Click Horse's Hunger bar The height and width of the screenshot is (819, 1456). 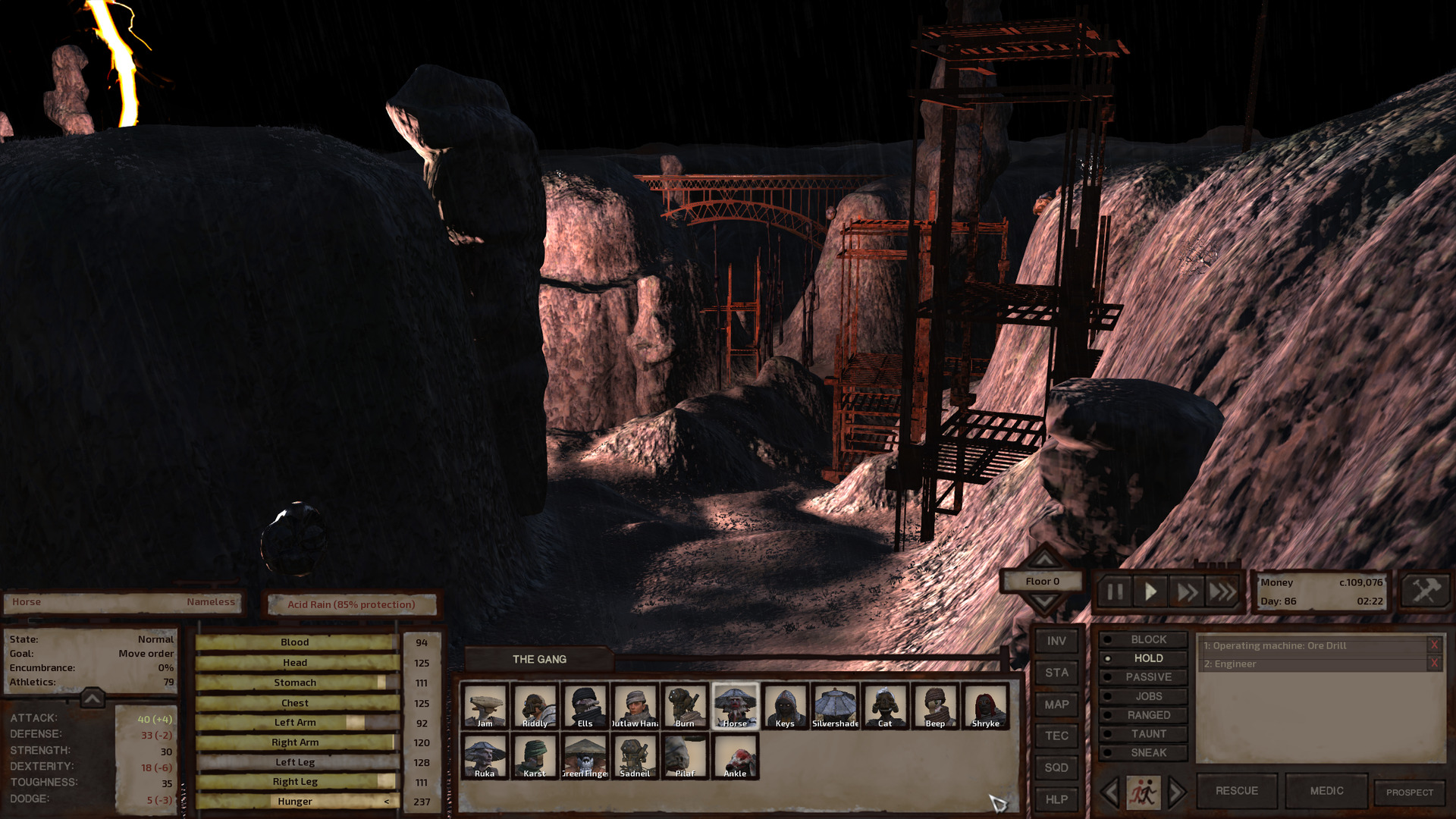(295, 801)
